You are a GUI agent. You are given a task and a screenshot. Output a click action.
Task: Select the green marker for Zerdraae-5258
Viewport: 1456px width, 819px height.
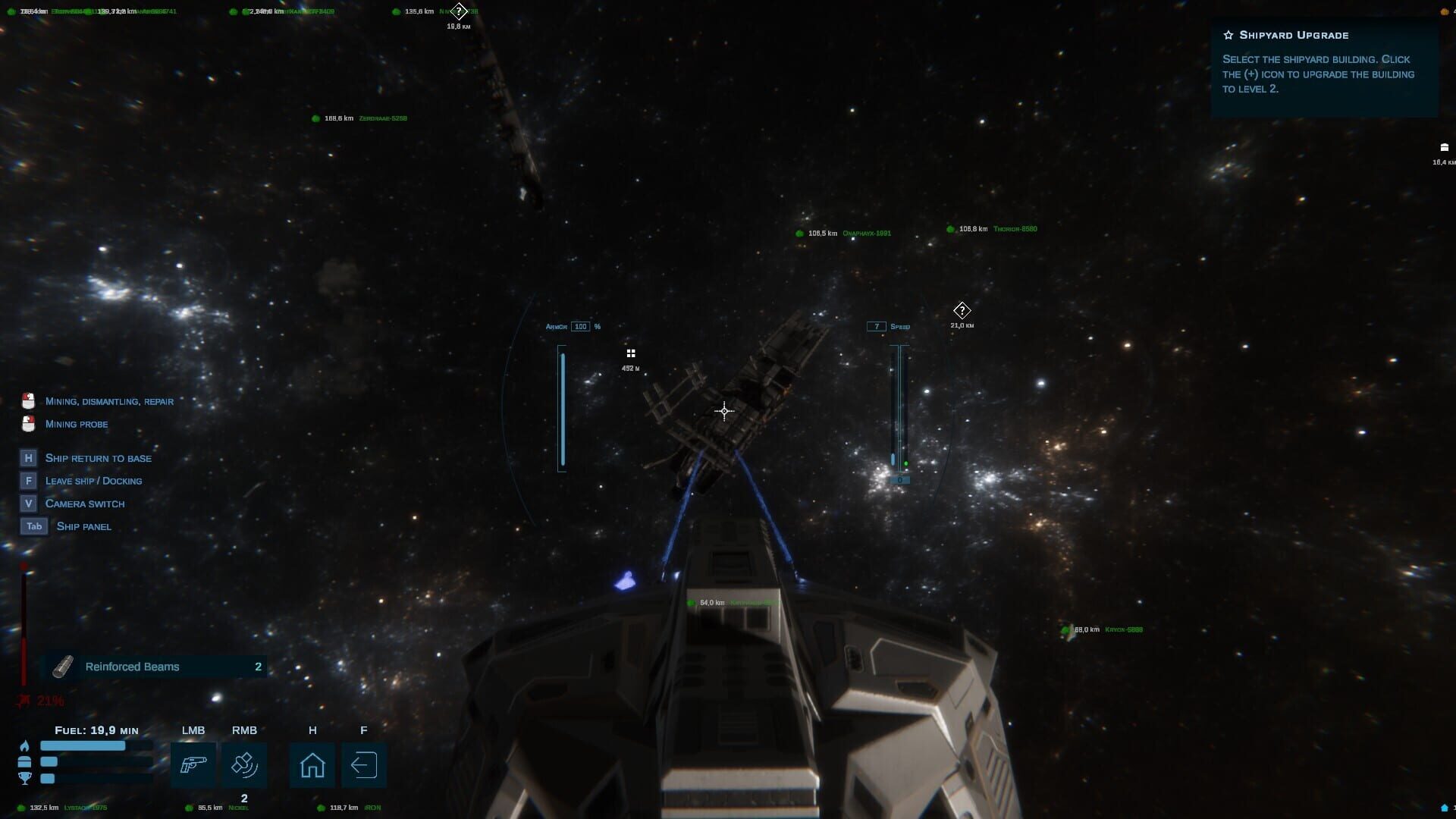[x=315, y=118]
